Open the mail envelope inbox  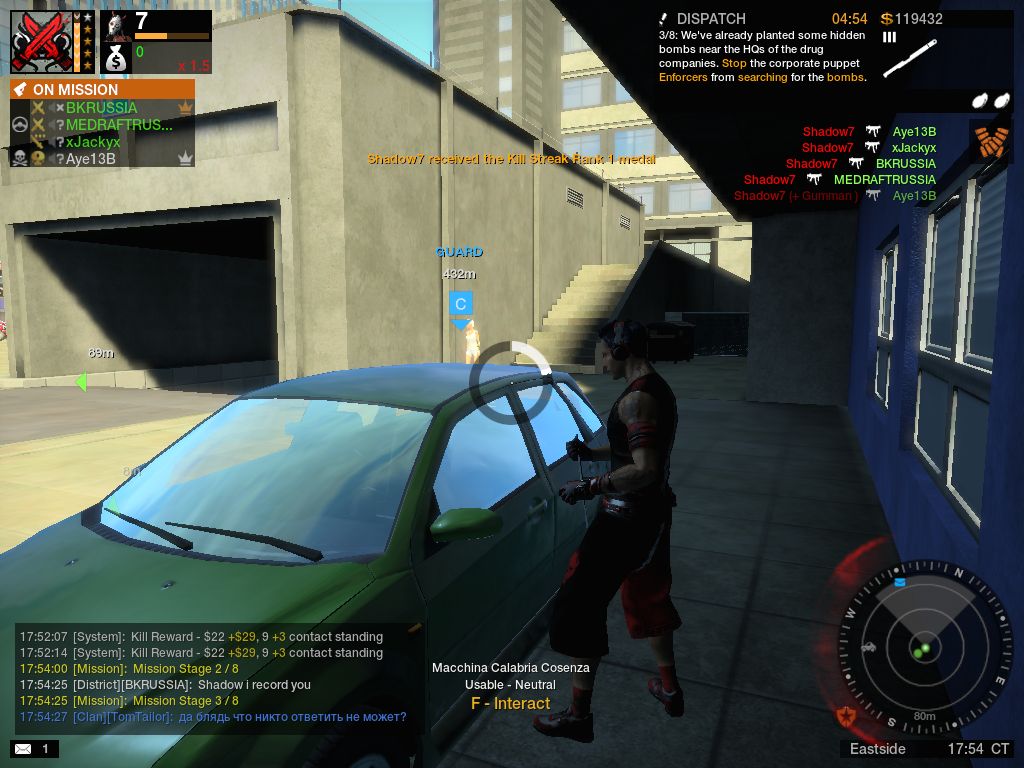tap(22, 749)
